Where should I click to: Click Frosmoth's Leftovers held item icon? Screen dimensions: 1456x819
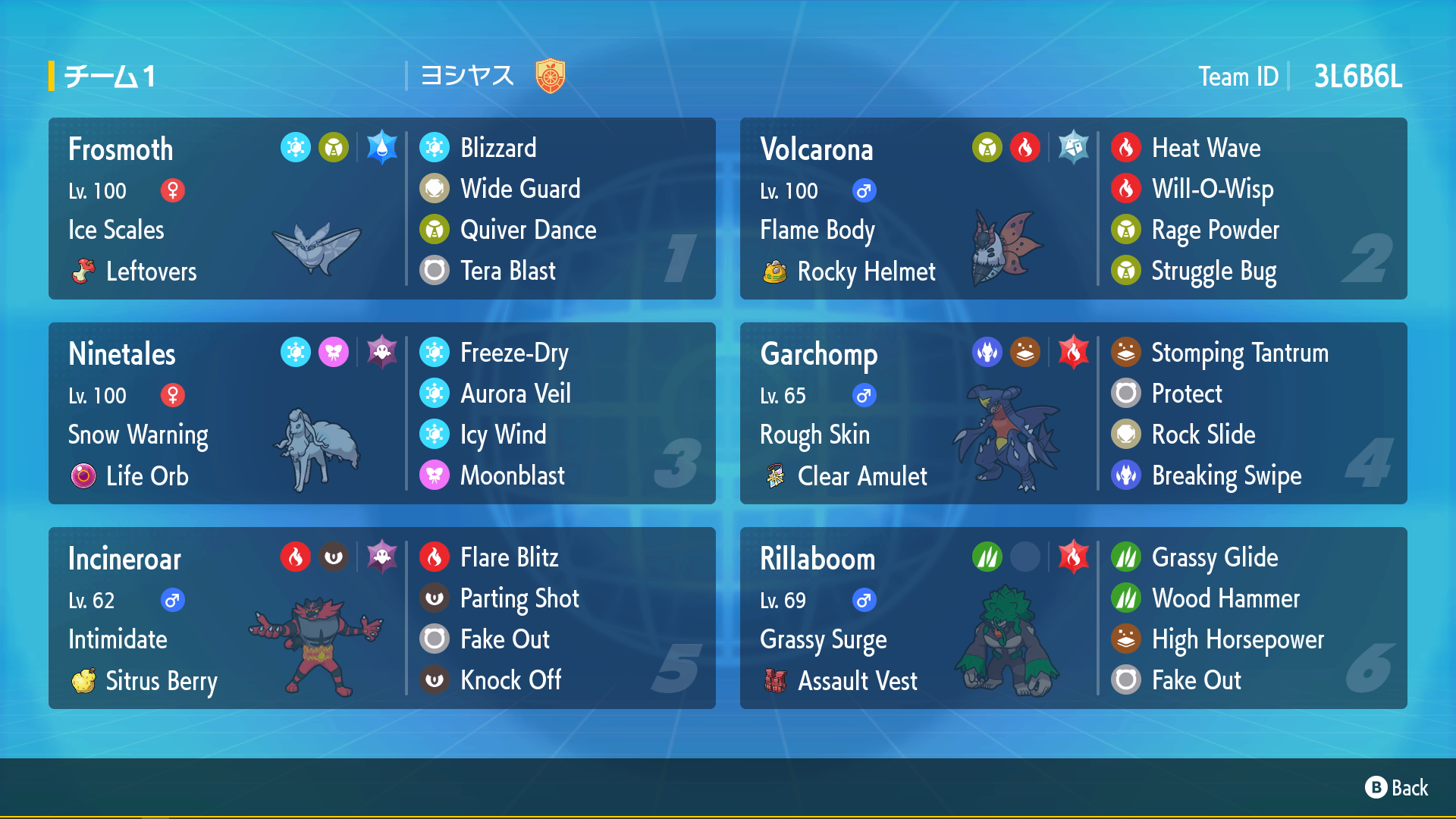[83, 271]
